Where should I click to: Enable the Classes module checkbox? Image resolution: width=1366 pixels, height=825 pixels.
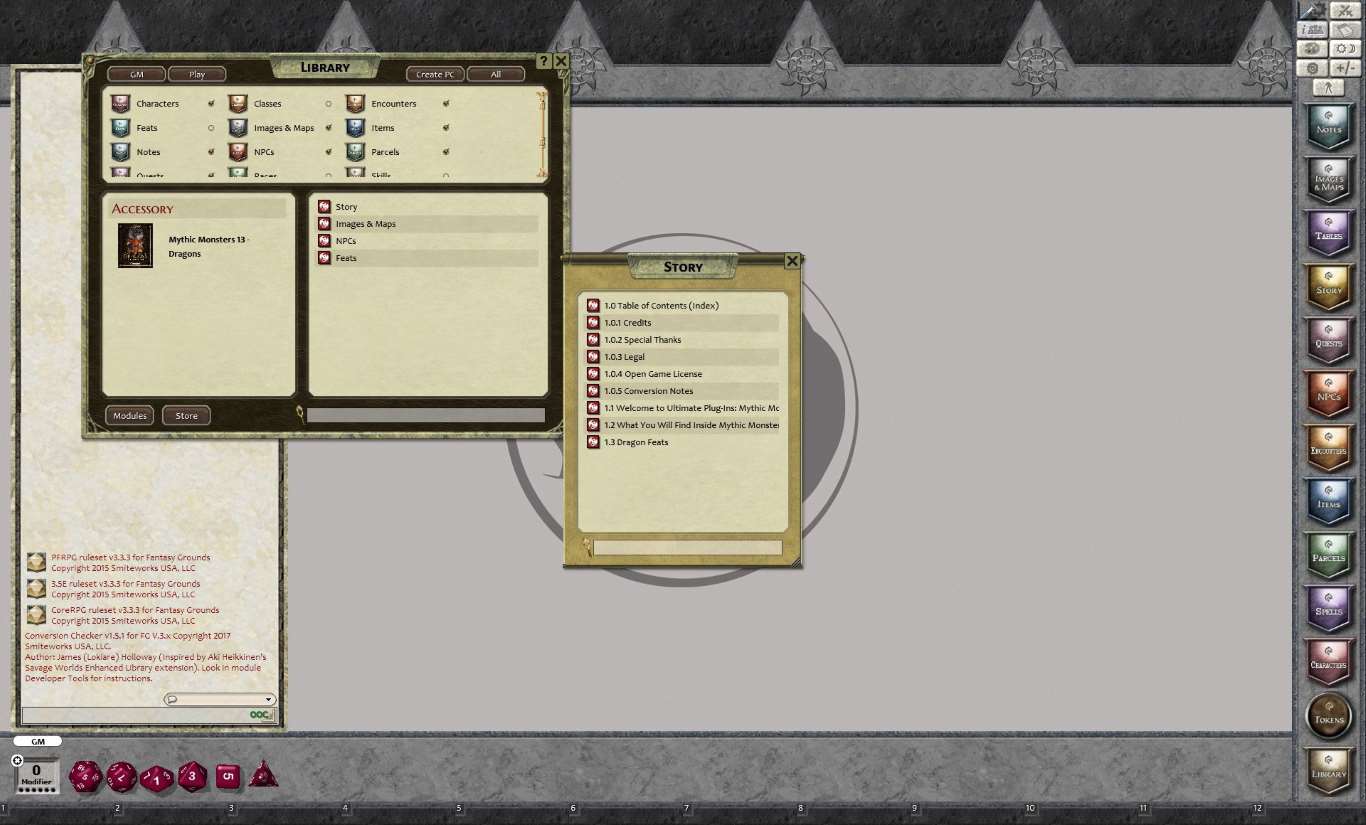tap(328, 103)
